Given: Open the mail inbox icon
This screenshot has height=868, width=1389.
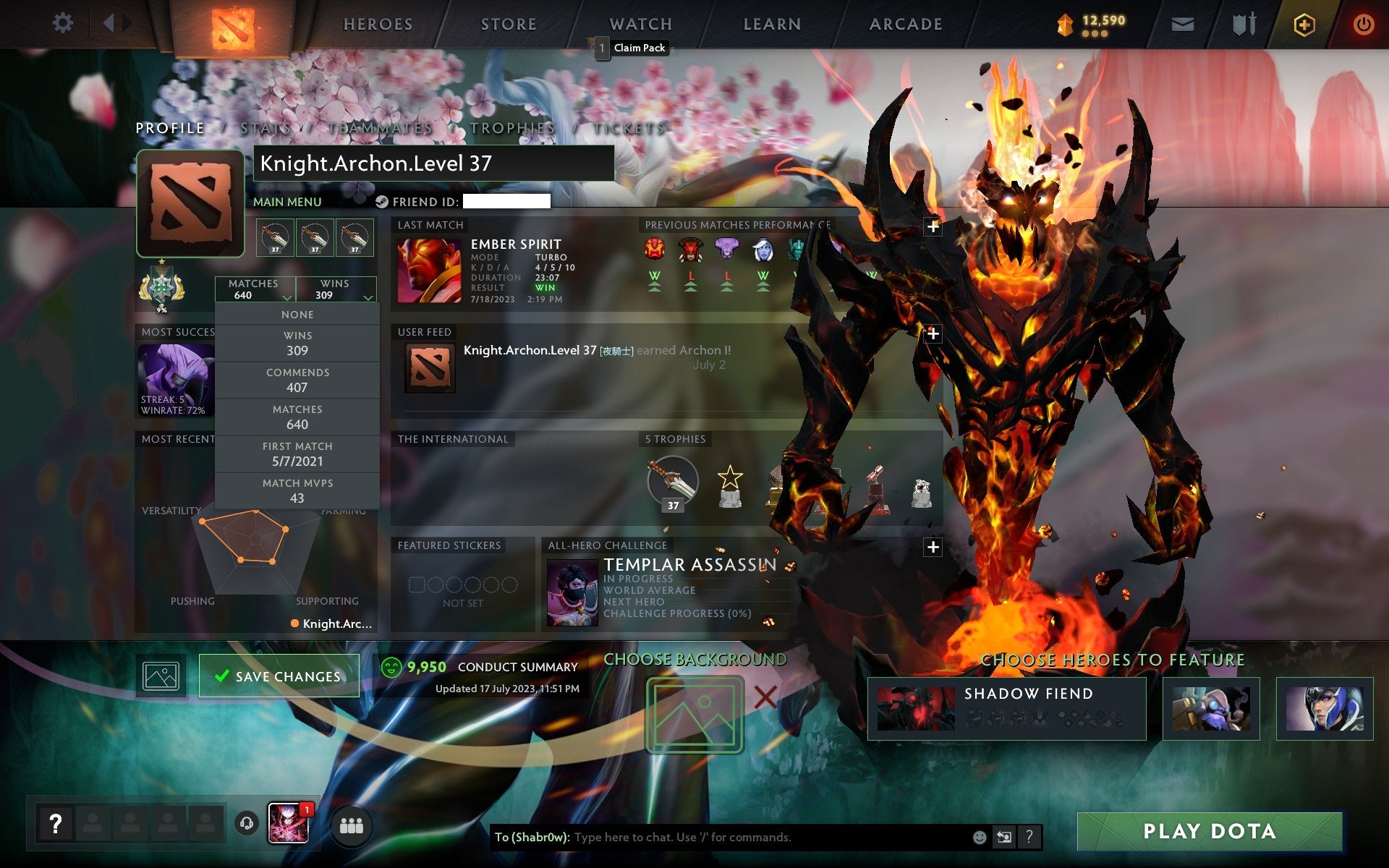Looking at the screenshot, I should (1182, 23).
